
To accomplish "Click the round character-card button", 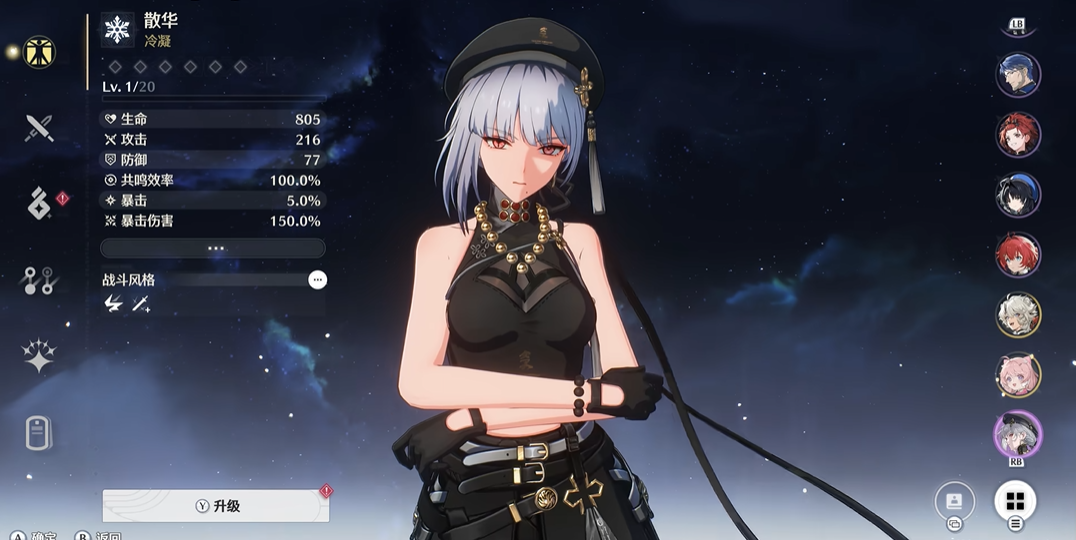I will 954,501.
